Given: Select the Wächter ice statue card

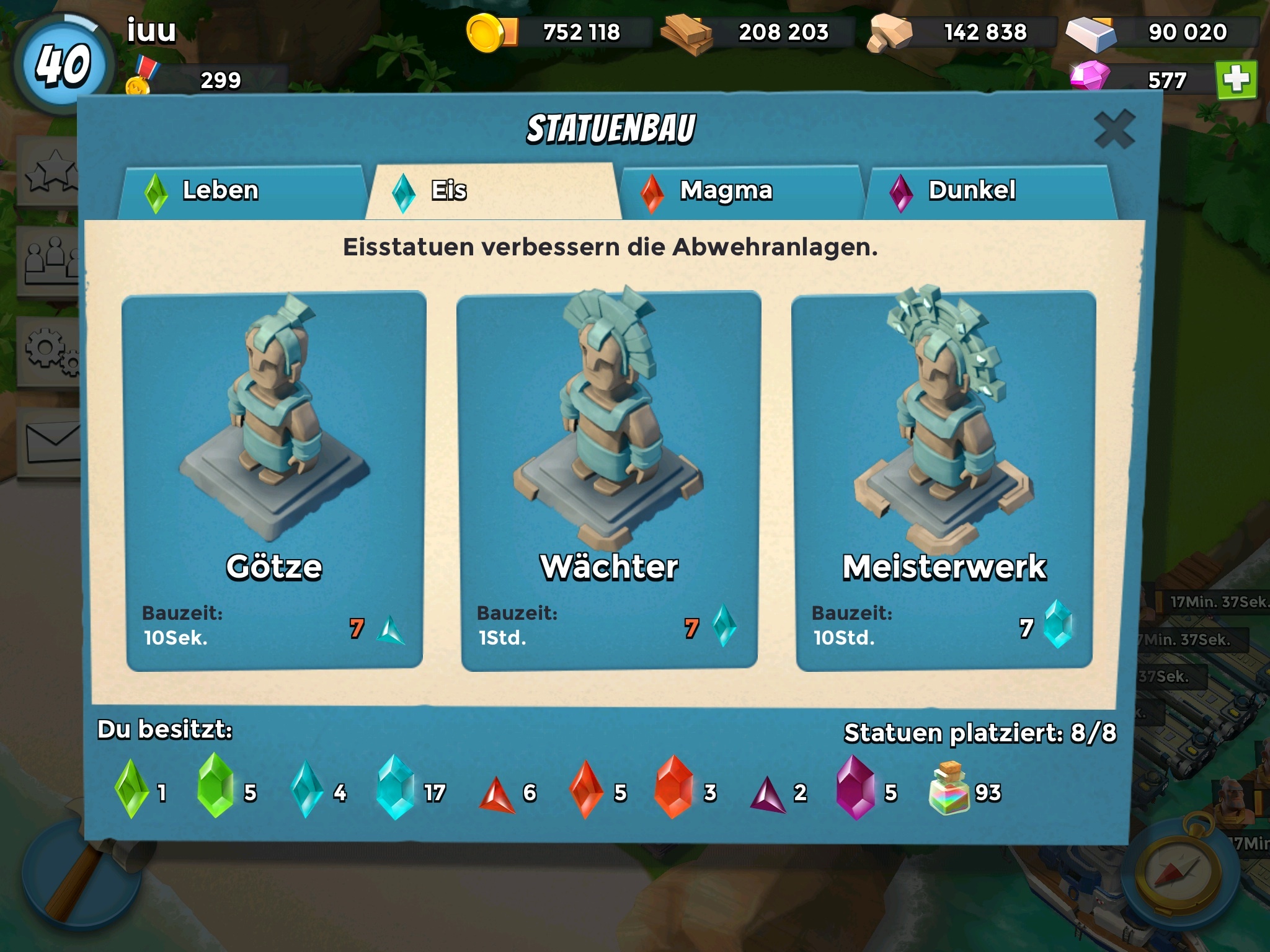Looking at the screenshot, I should point(609,482).
